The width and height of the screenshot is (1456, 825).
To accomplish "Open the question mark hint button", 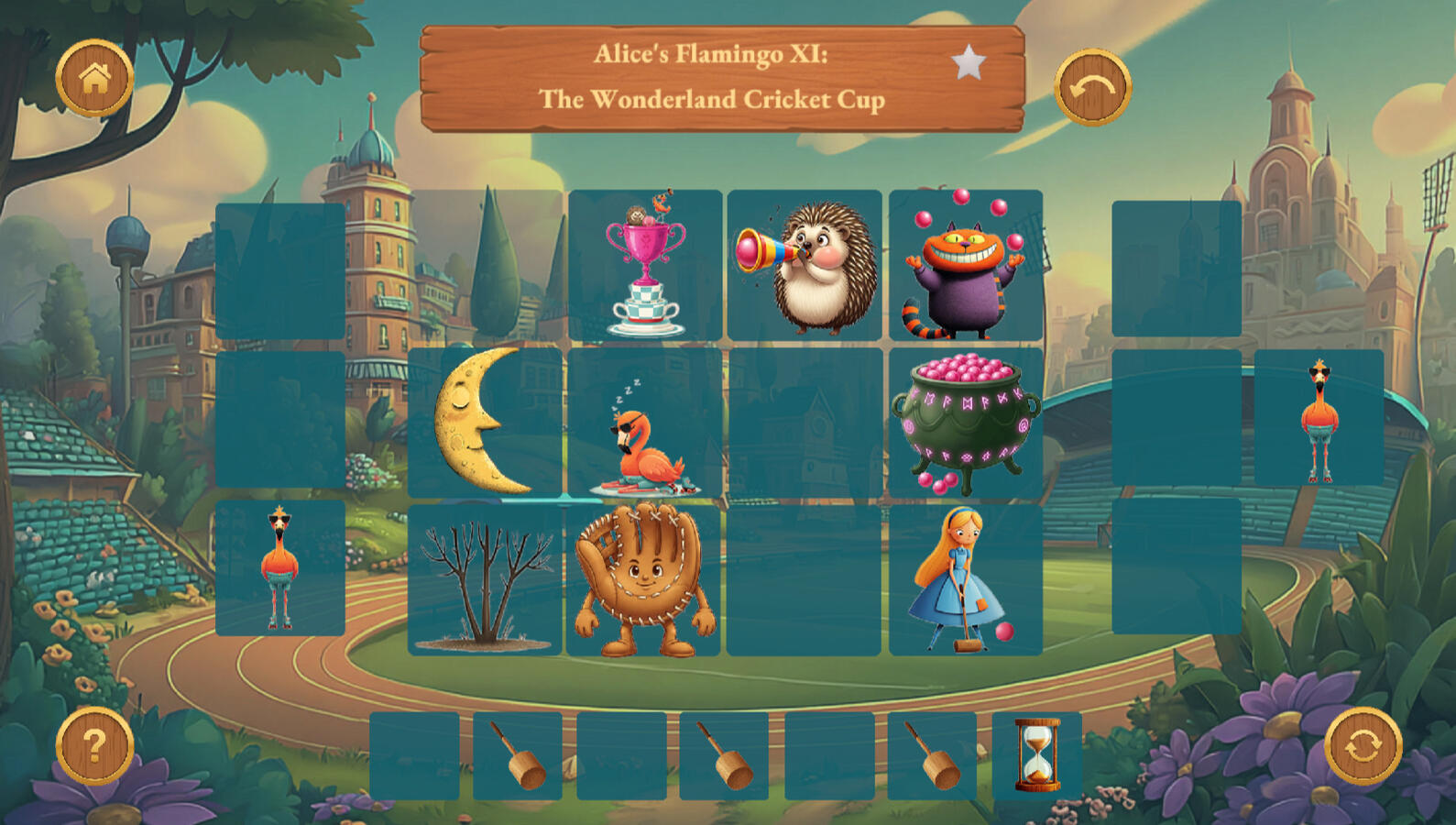I will coord(94,746).
